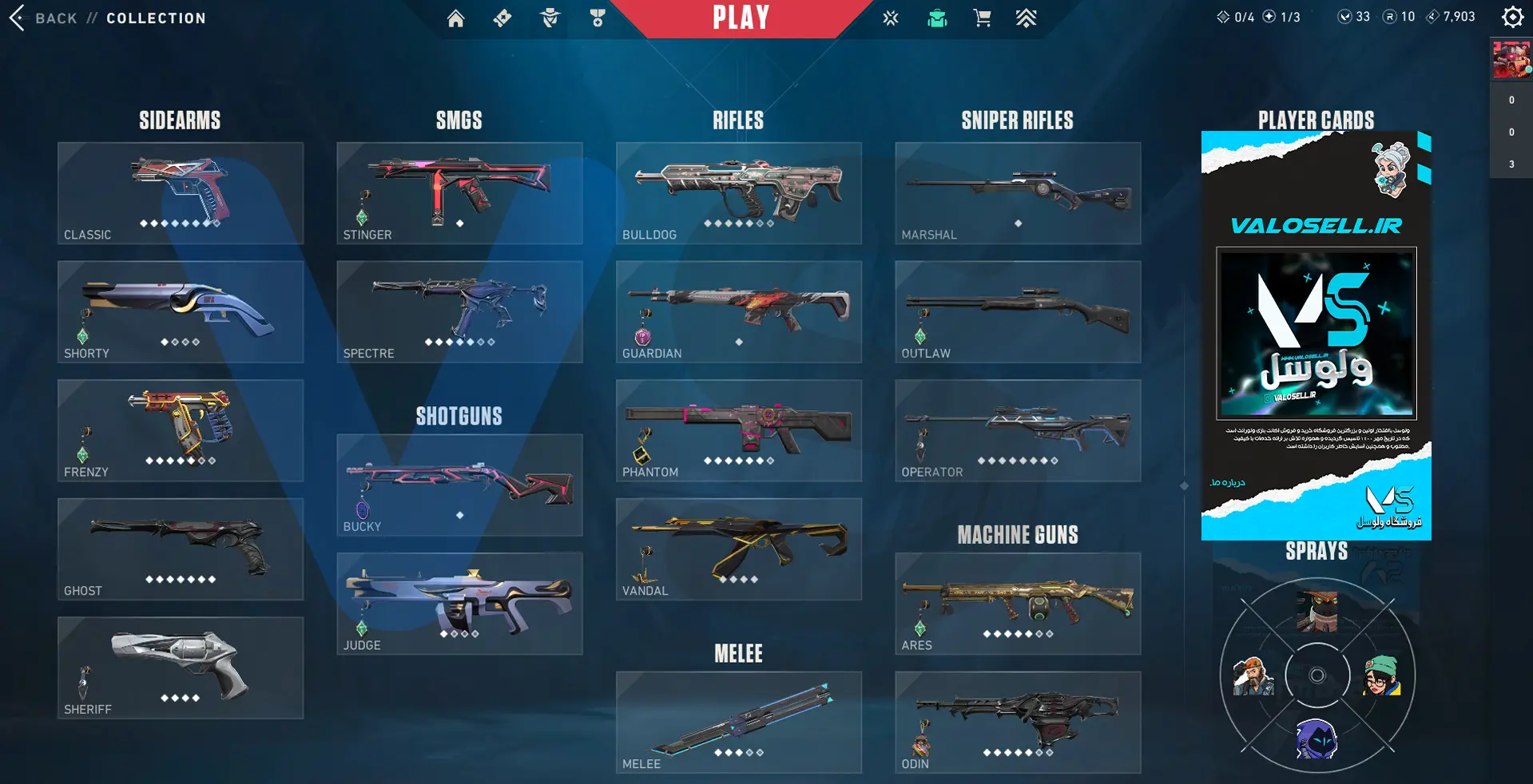Select the Classic sidearm slot
Image resolution: width=1533 pixels, height=784 pixels.
[181, 193]
